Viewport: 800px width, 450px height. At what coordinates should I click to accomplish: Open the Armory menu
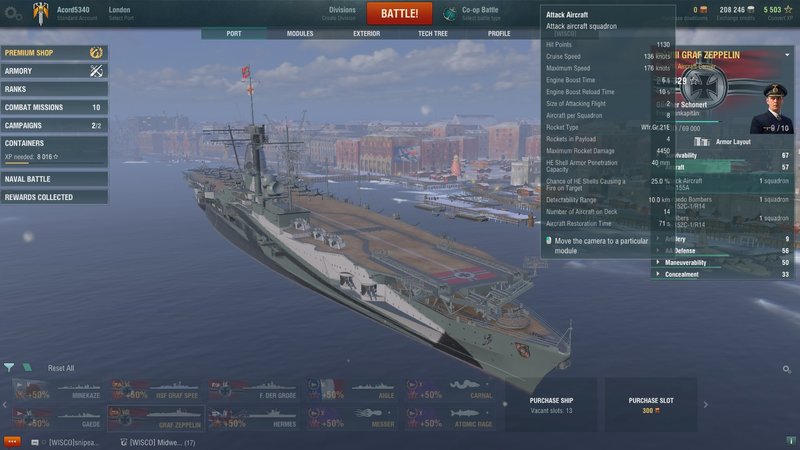click(54, 71)
